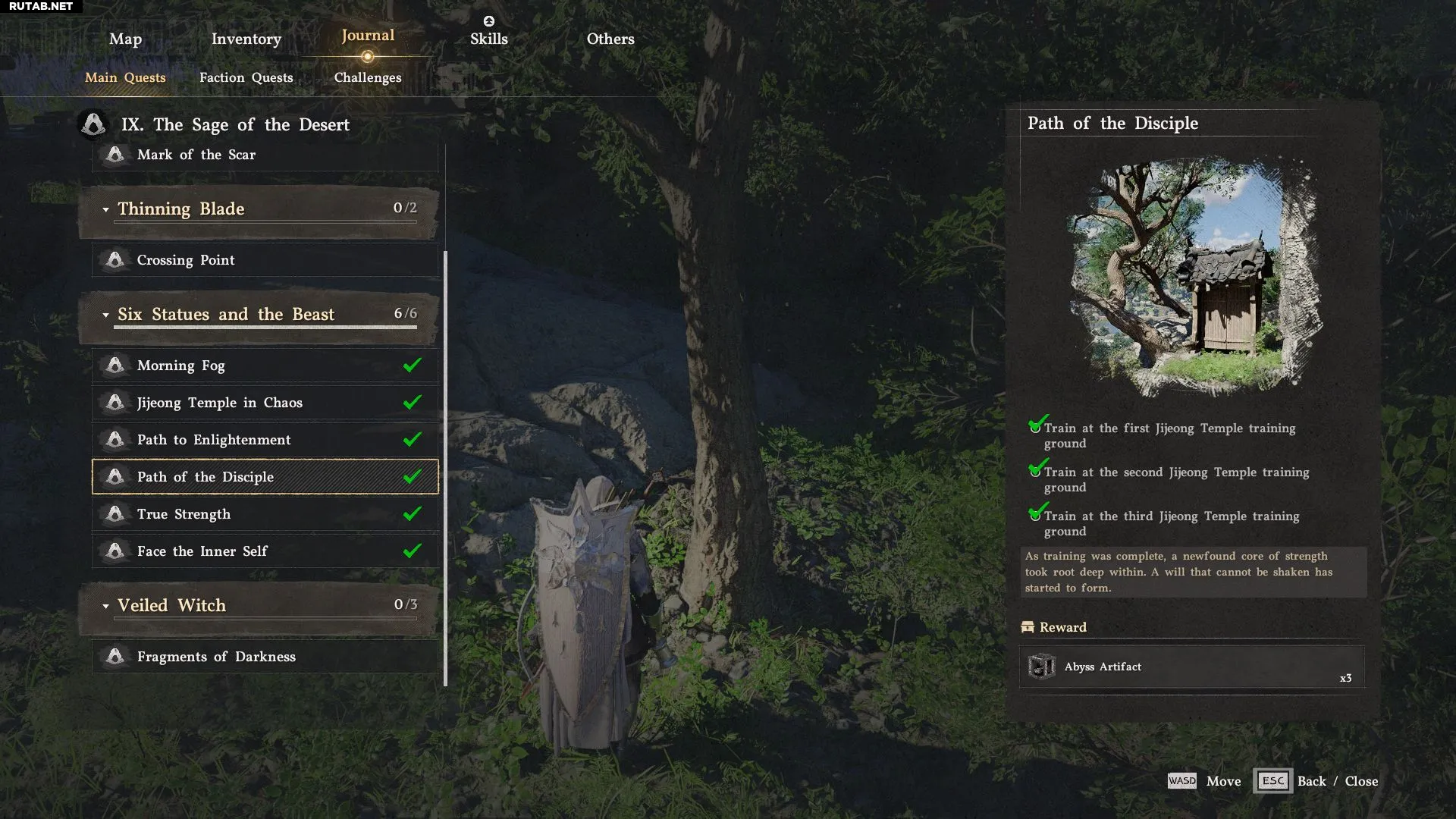This screenshot has height=819, width=1456.
Task: Switch to the Map tab
Action: pyautogui.click(x=125, y=39)
